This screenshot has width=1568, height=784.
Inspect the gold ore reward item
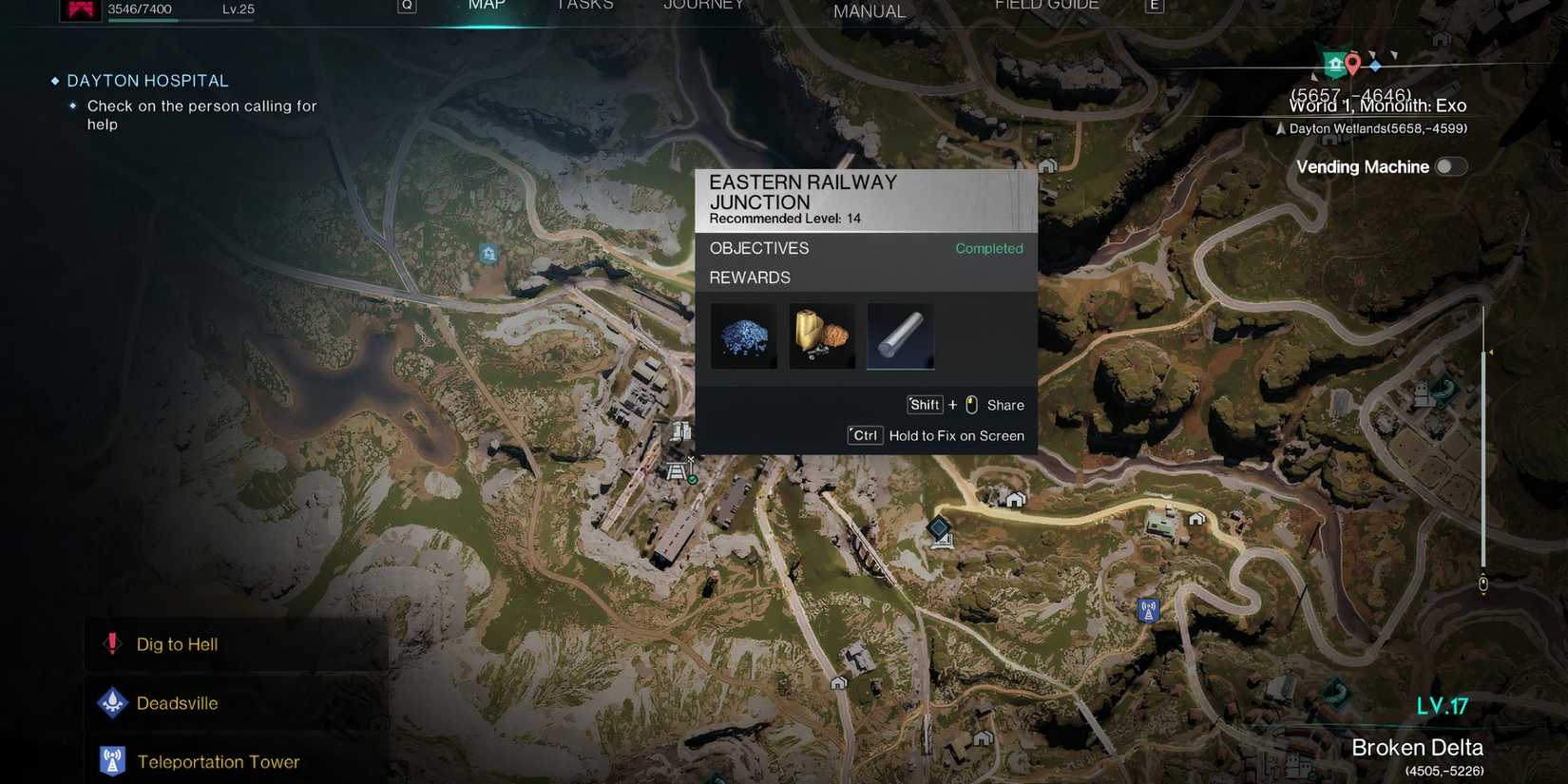click(x=822, y=336)
